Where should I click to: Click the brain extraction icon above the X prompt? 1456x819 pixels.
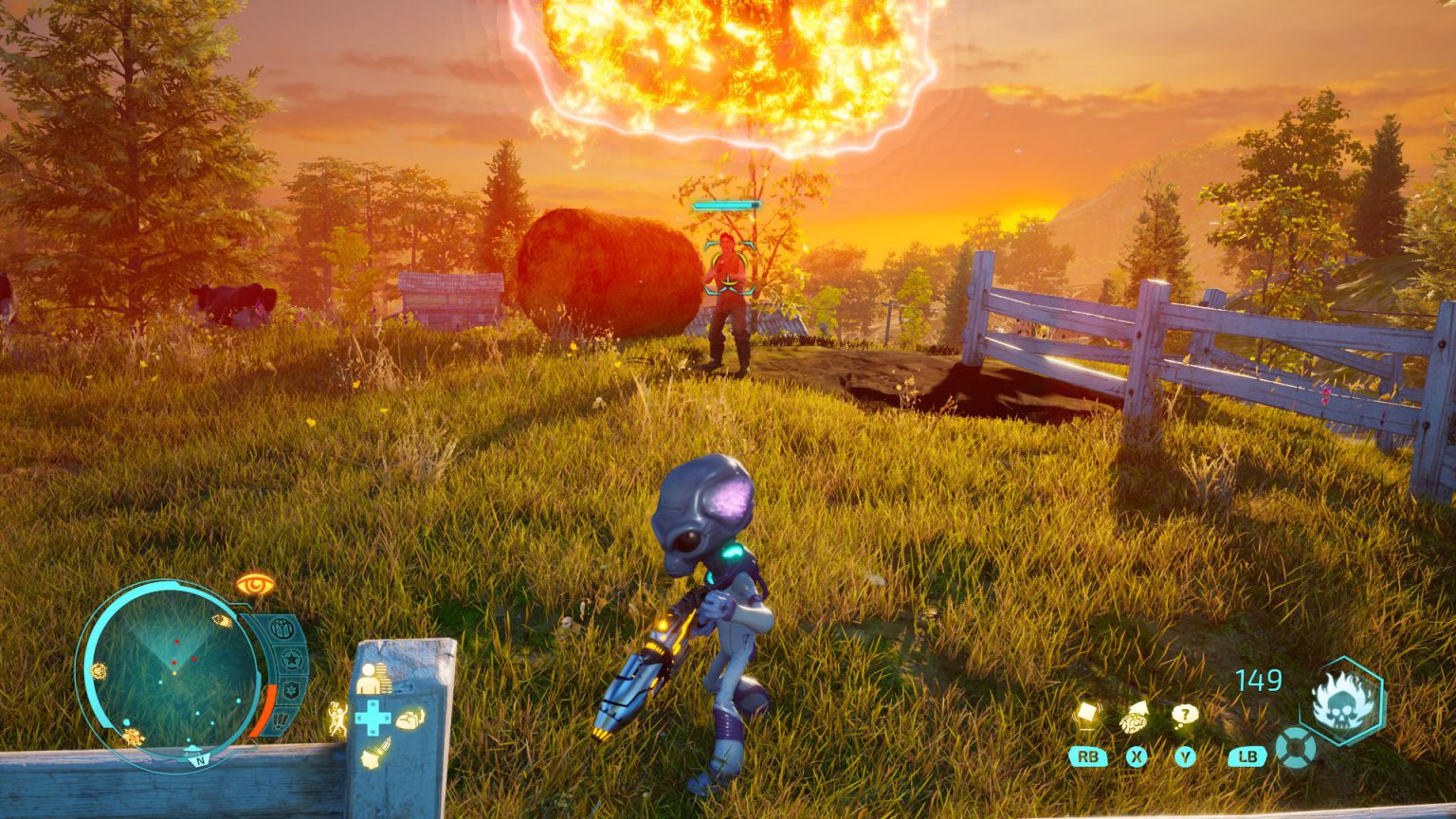1134,719
